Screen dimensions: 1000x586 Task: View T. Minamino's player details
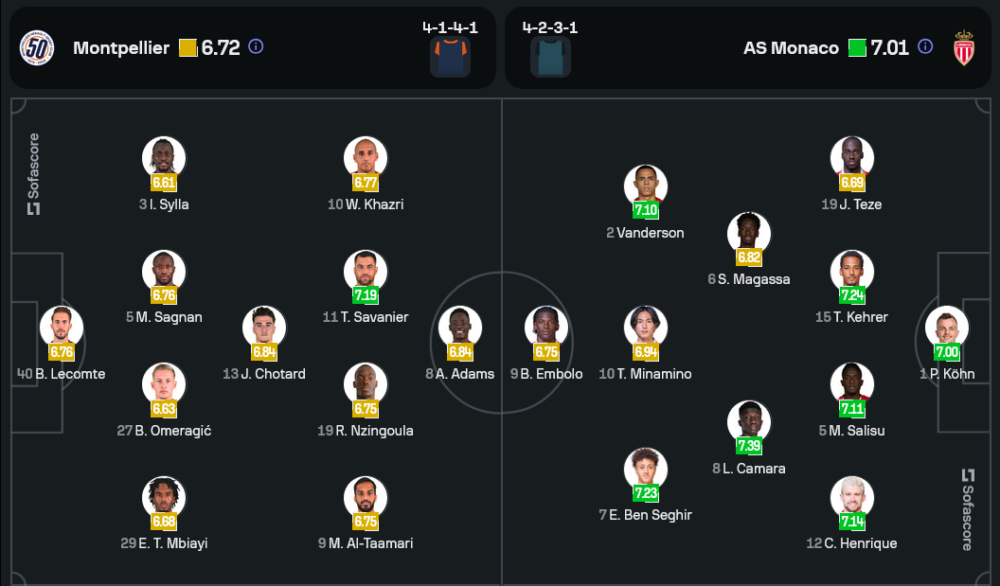pyautogui.click(x=645, y=330)
